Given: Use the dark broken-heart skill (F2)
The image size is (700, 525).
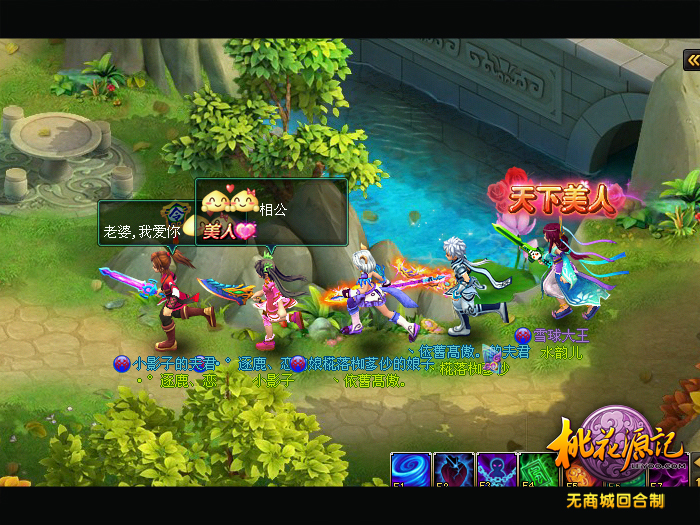Looking at the screenshot, I should coord(453,469).
